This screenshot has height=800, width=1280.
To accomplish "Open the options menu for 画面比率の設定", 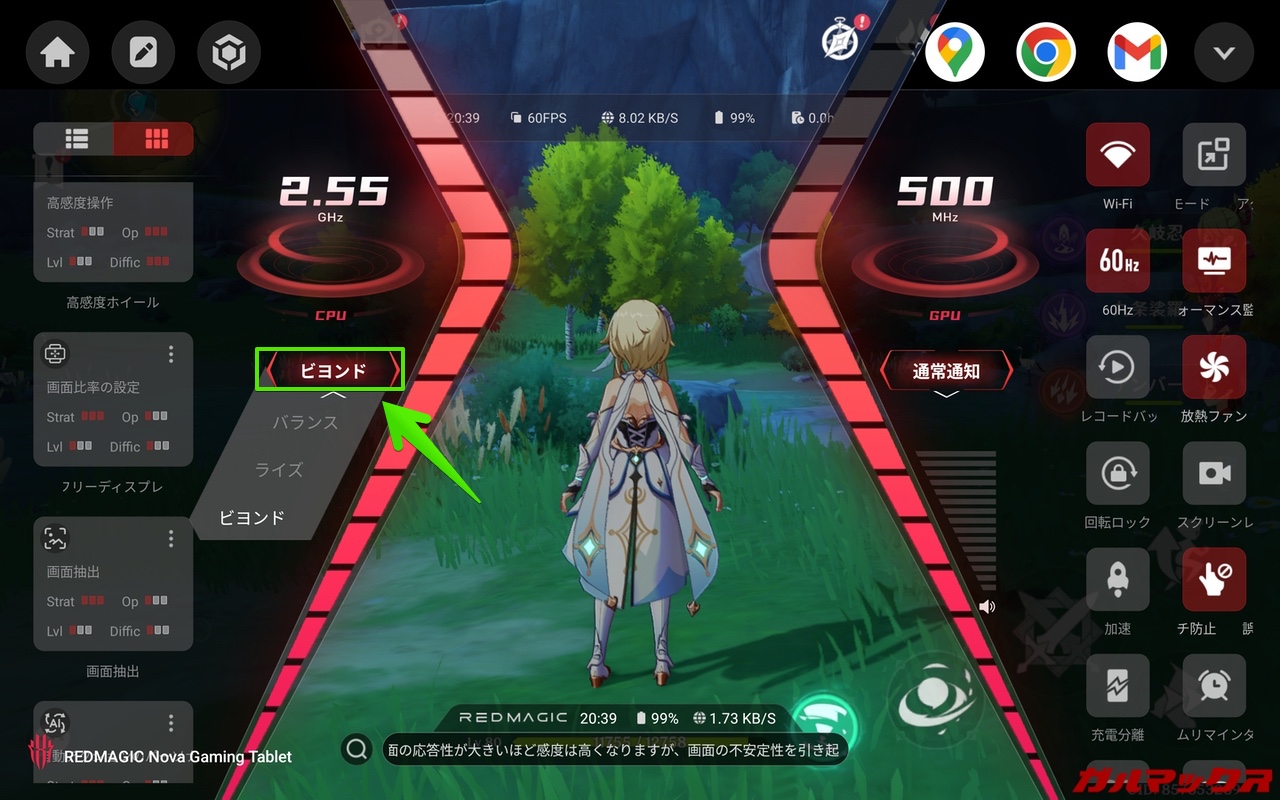I will pyautogui.click(x=171, y=354).
